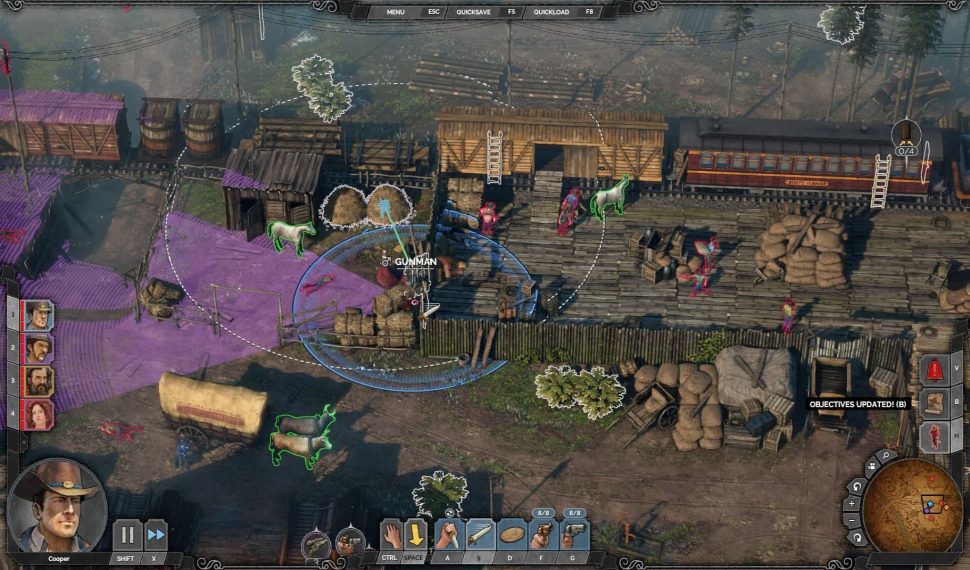The width and height of the screenshot is (970, 570).
Task: Open the Menu from the top bar
Action: pos(396,12)
